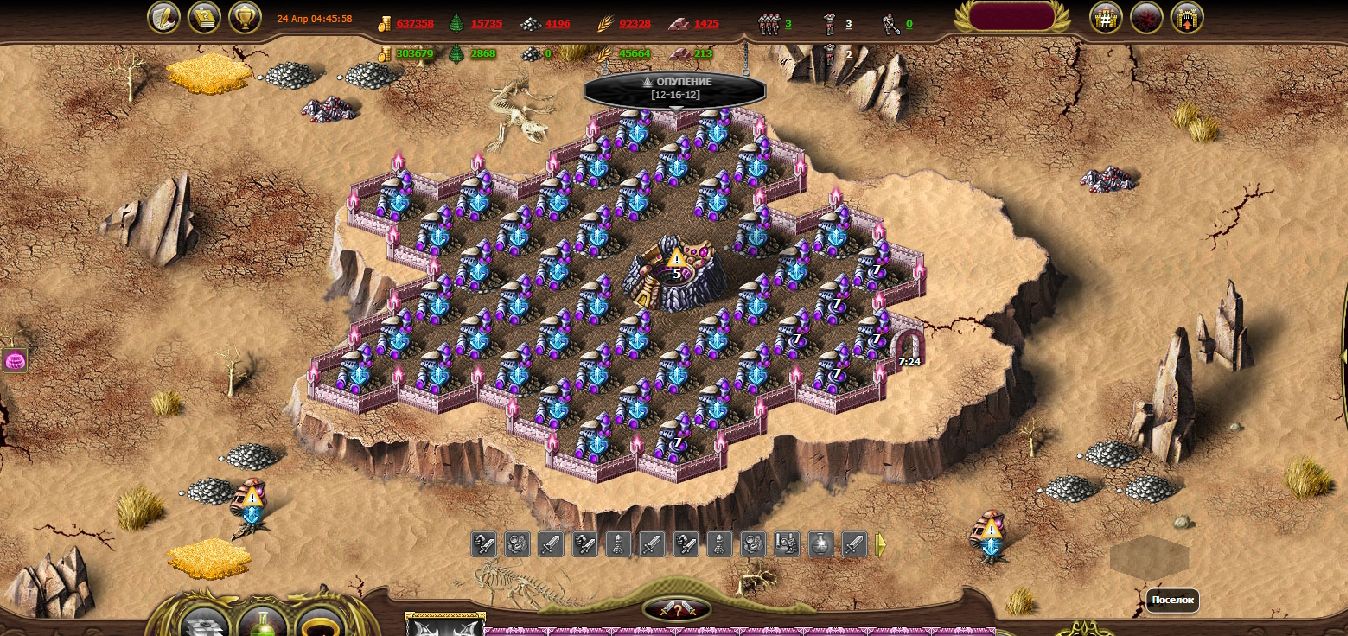Open the crossed swords question mark button
Screen dimensions: 1348x636
pyautogui.click(x=676, y=609)
